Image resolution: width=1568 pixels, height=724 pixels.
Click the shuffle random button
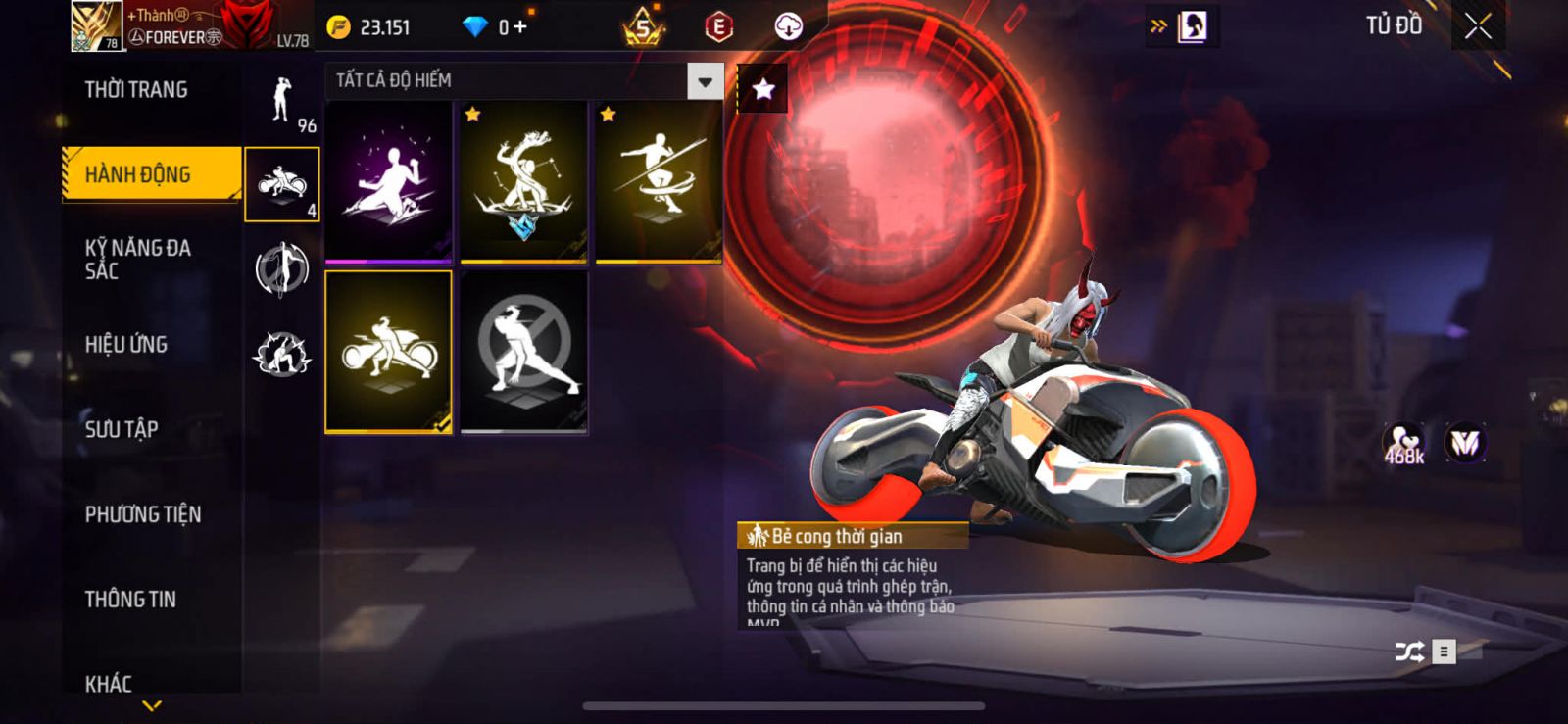pyautogui.click(x=1409, y=652)
